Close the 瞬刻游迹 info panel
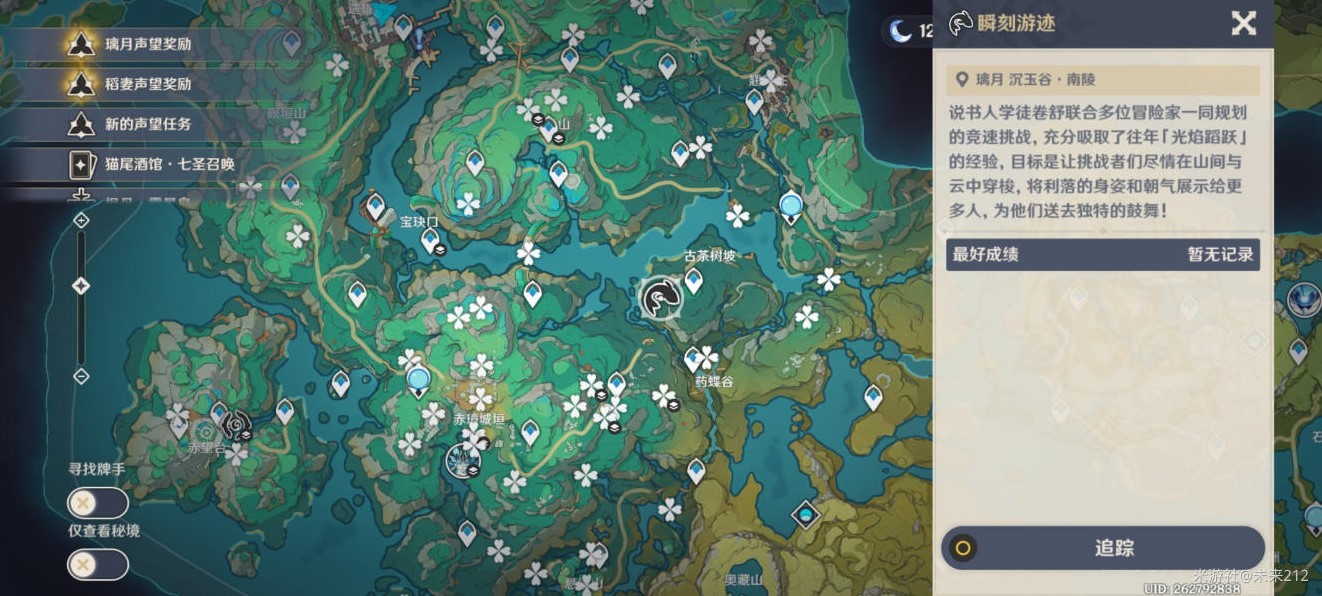The image size is (1322, 596). point(1243,23)
